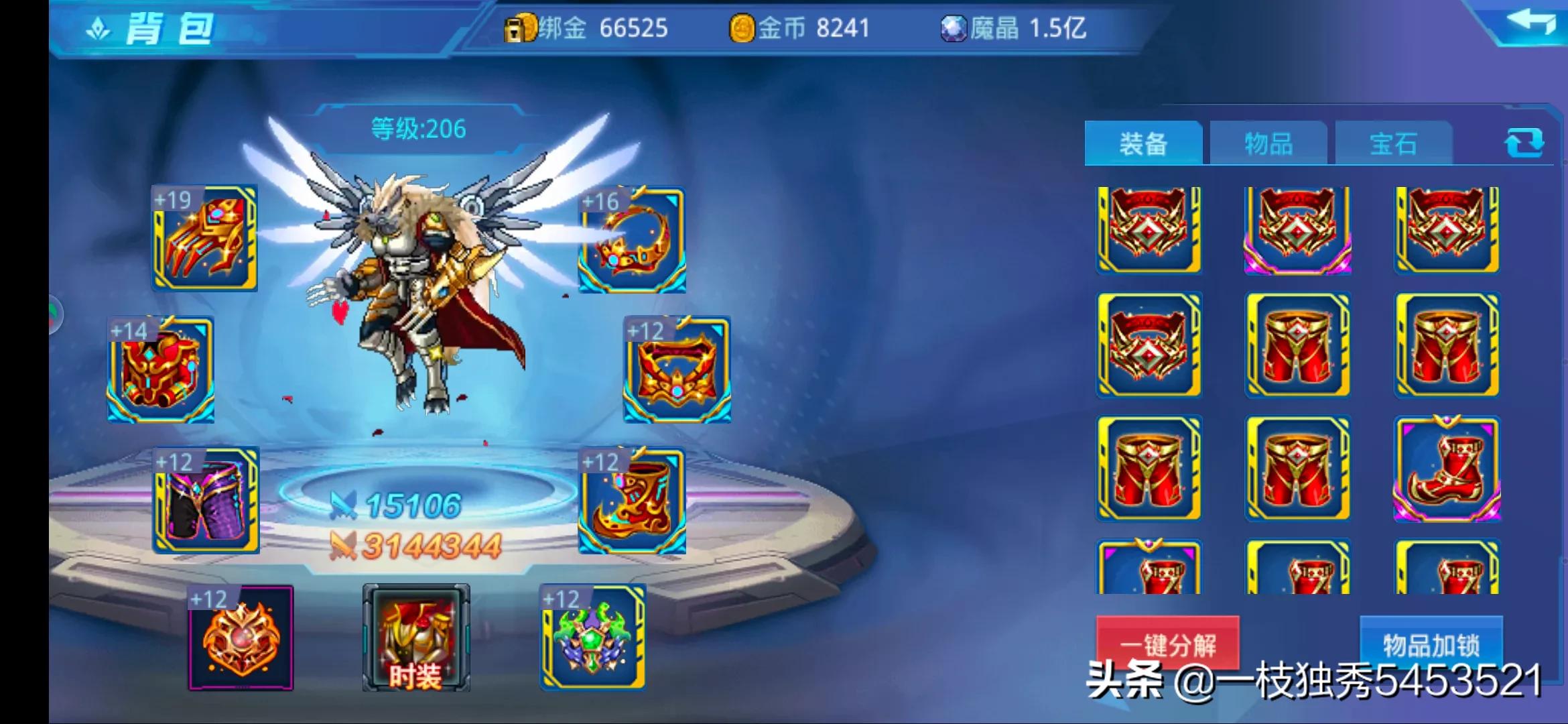Switch to the 装备 equipment tab
The width and height of the screenshot is (1568, 724).
pyautogui.click(x=1143, y=143)
